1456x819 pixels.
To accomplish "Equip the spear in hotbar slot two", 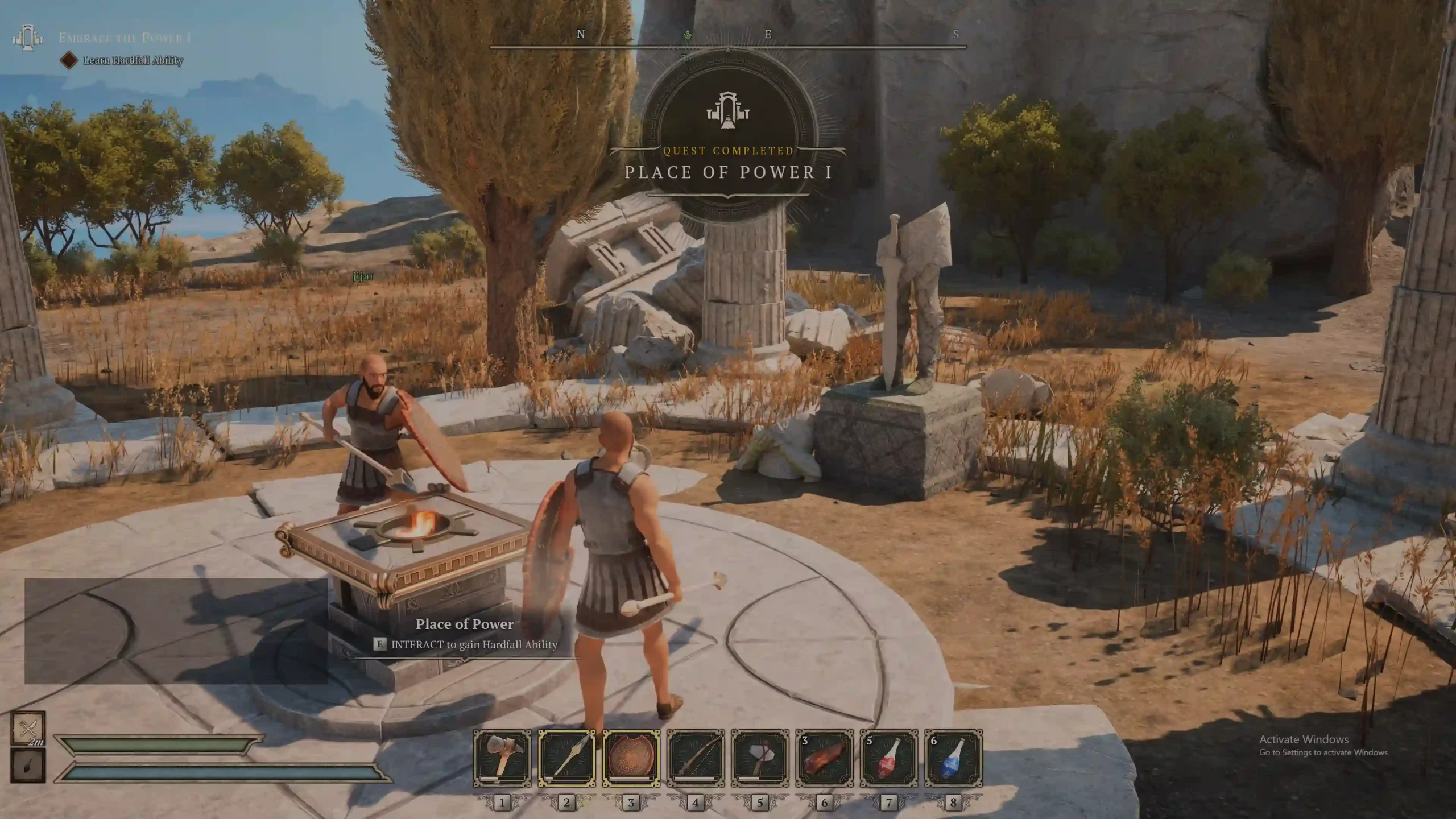I will [x=566, y=758].
